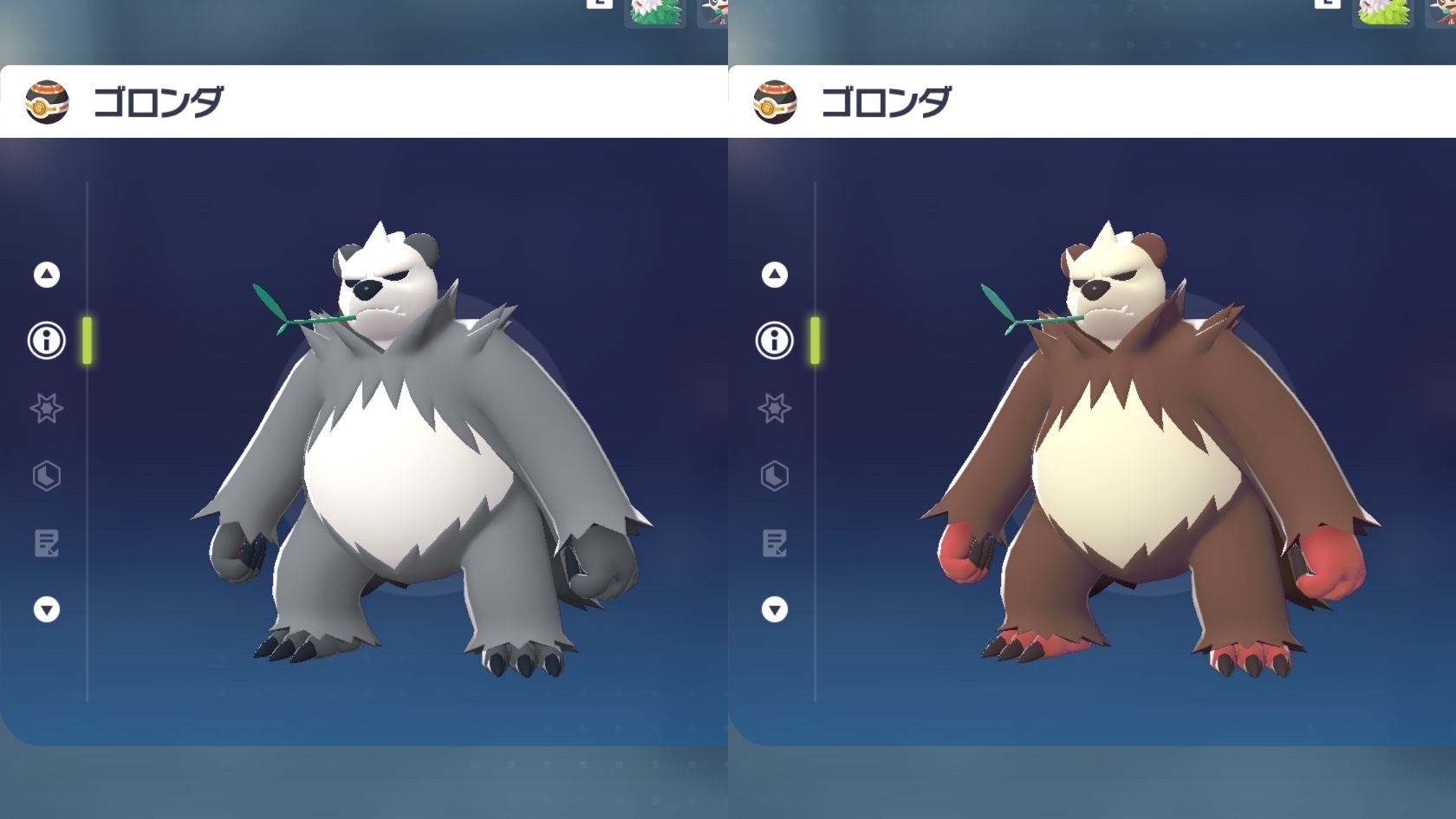Click the up arrow beside the gray Pangoro

click(x=47, y=275)
